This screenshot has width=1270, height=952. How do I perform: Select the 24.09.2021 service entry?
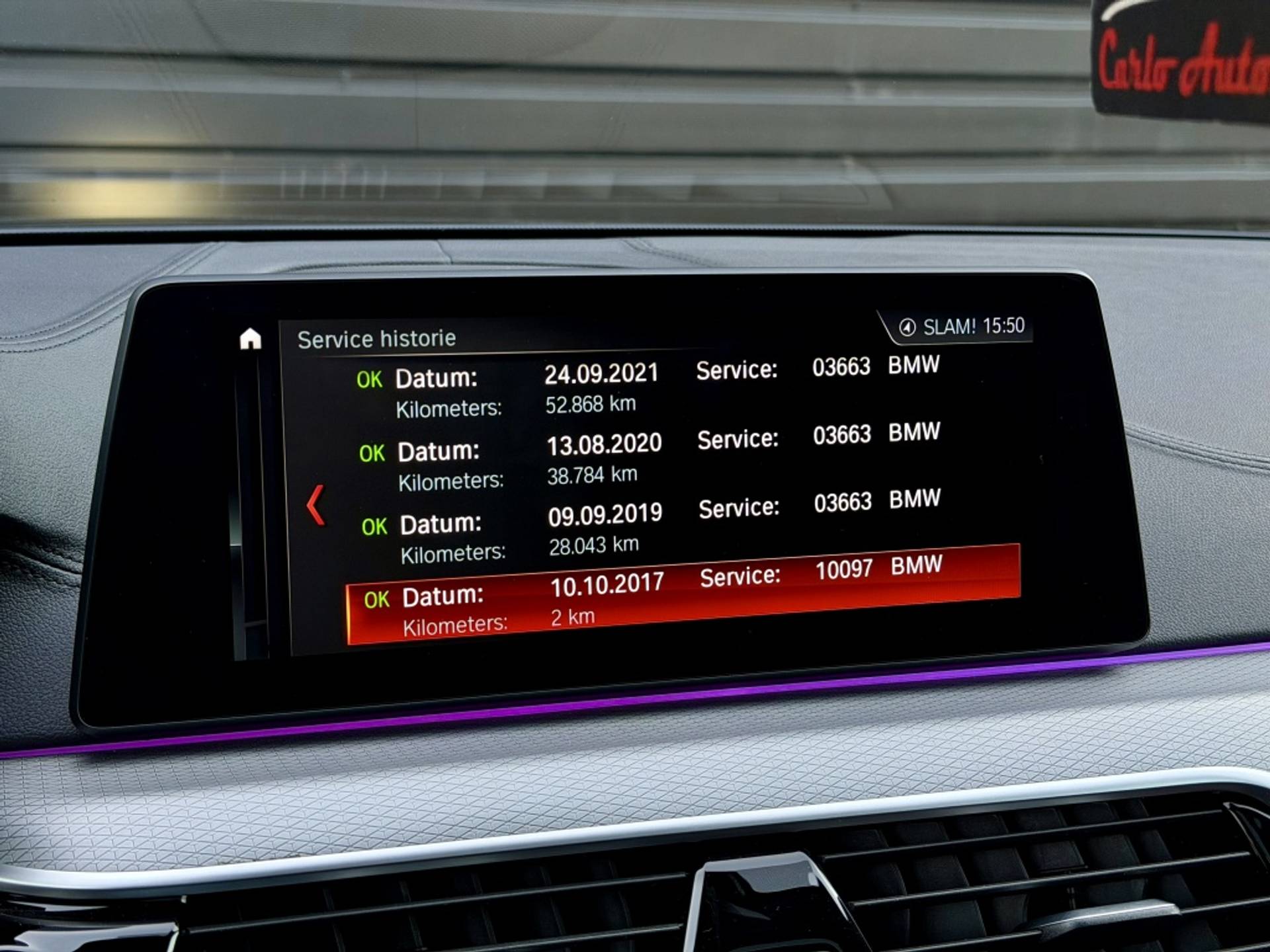click(x=648, y=388)
